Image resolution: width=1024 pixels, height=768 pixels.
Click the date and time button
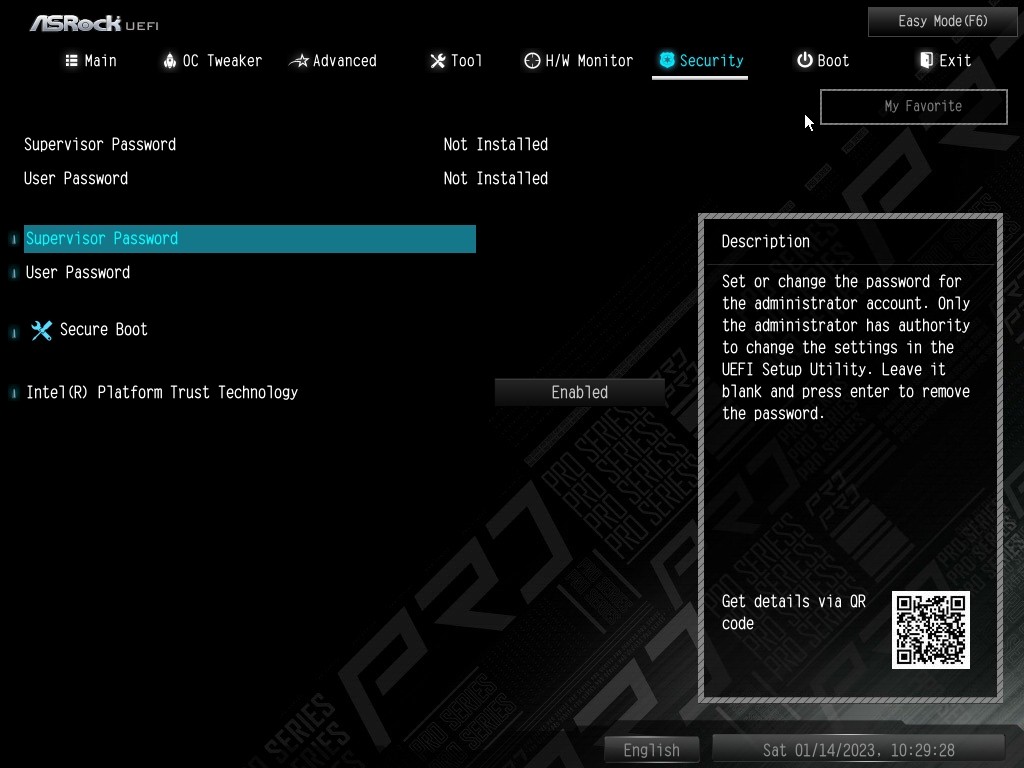pos(858,750)
